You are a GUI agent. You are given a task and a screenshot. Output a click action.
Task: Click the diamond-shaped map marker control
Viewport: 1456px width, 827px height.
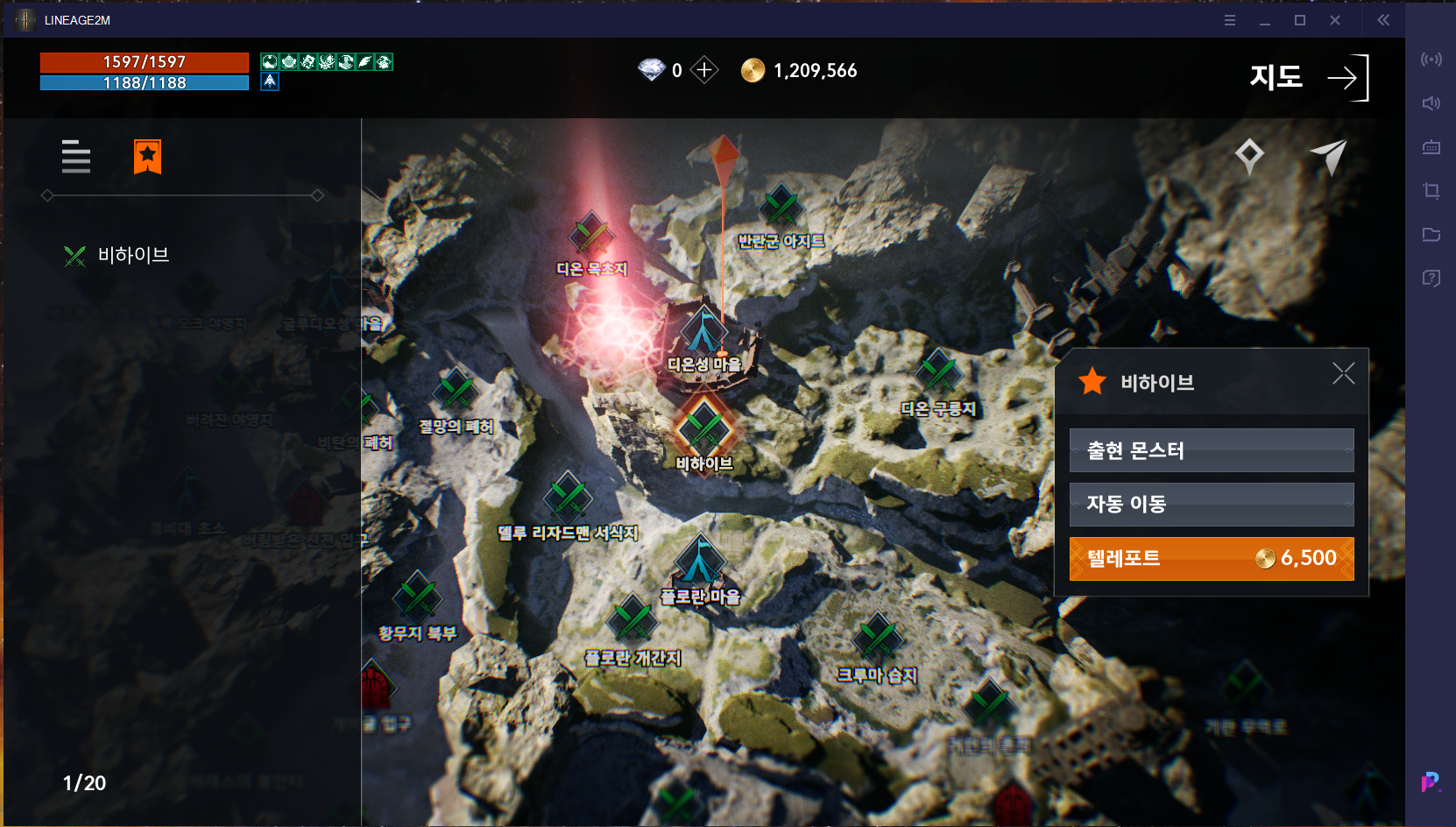(1249, 156)
